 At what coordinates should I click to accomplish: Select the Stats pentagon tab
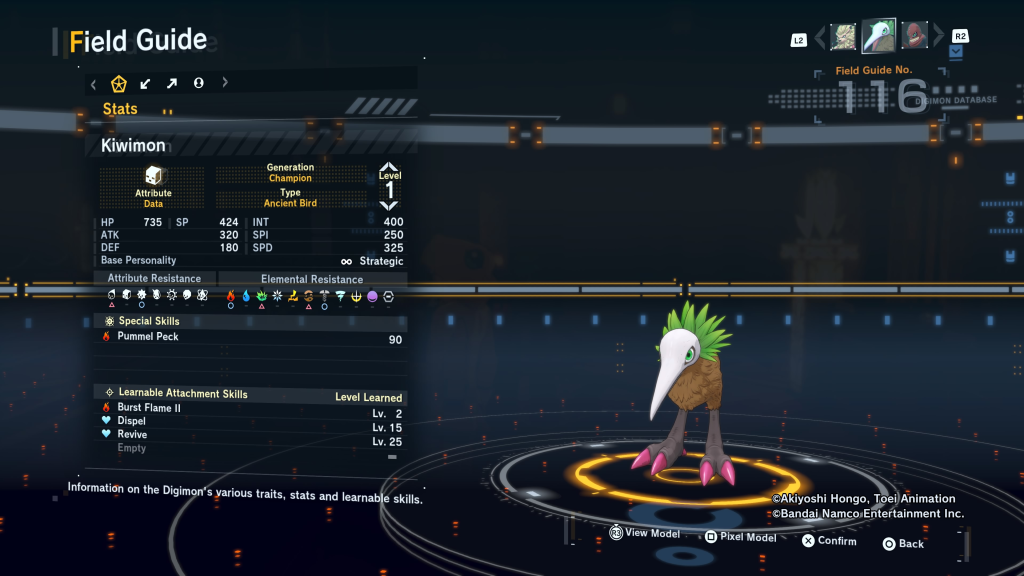tap(119, 83)
